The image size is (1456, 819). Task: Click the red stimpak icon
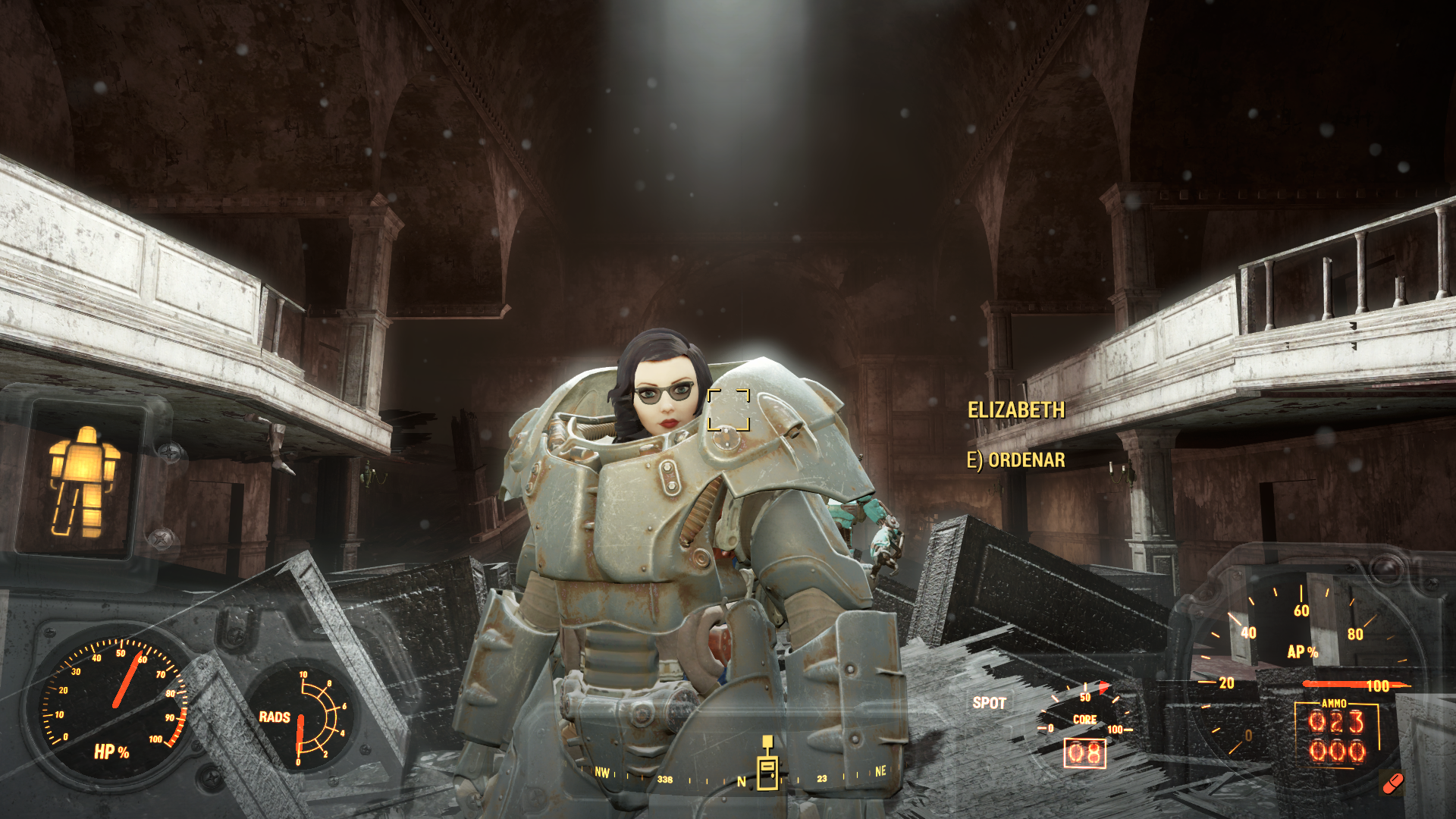click(1392, 783)
